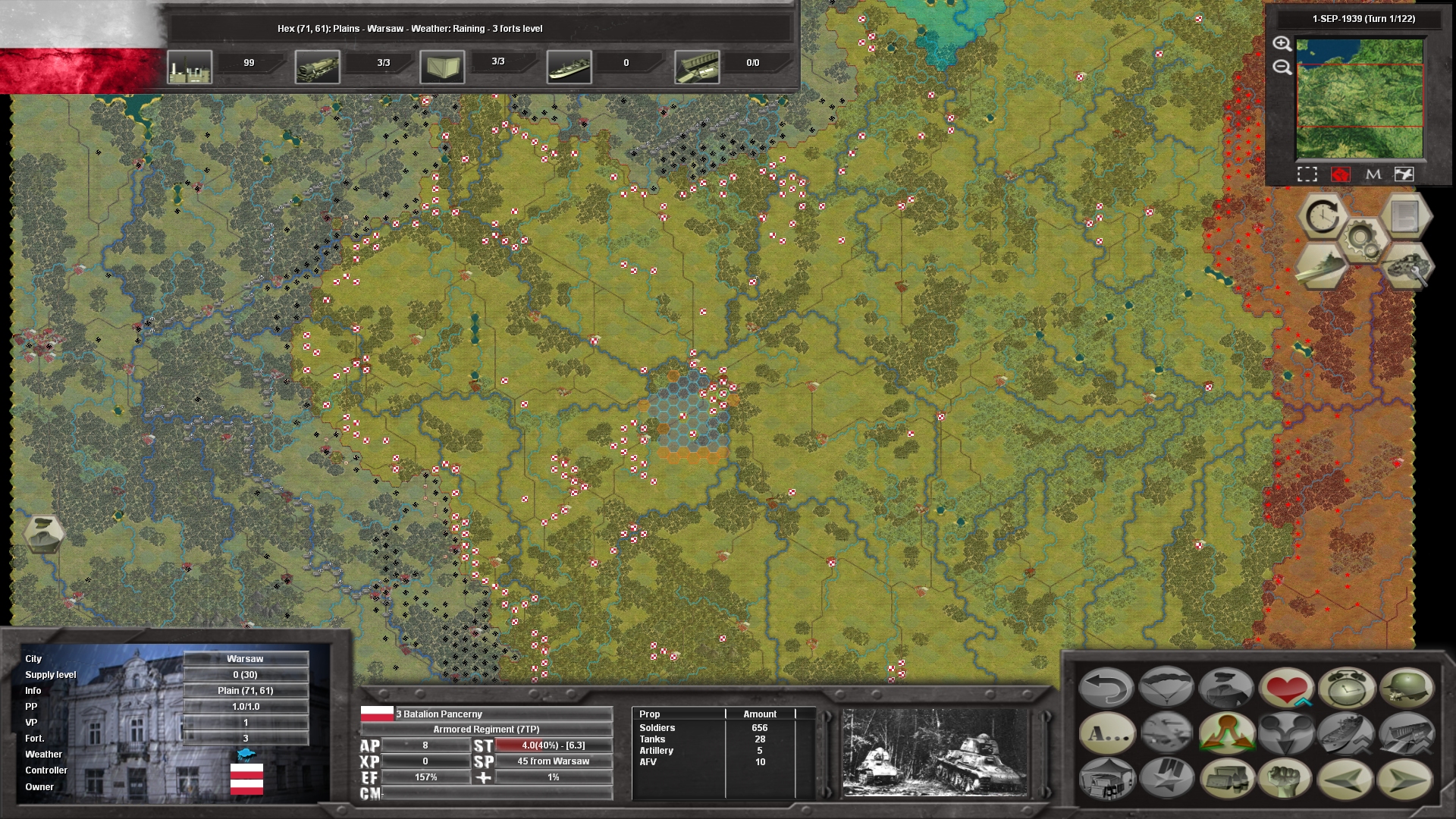The height and width of the screenshot is (819, 1456).
Task: Click the red heart unit upgrade icon
Action: pos(1286,686)
